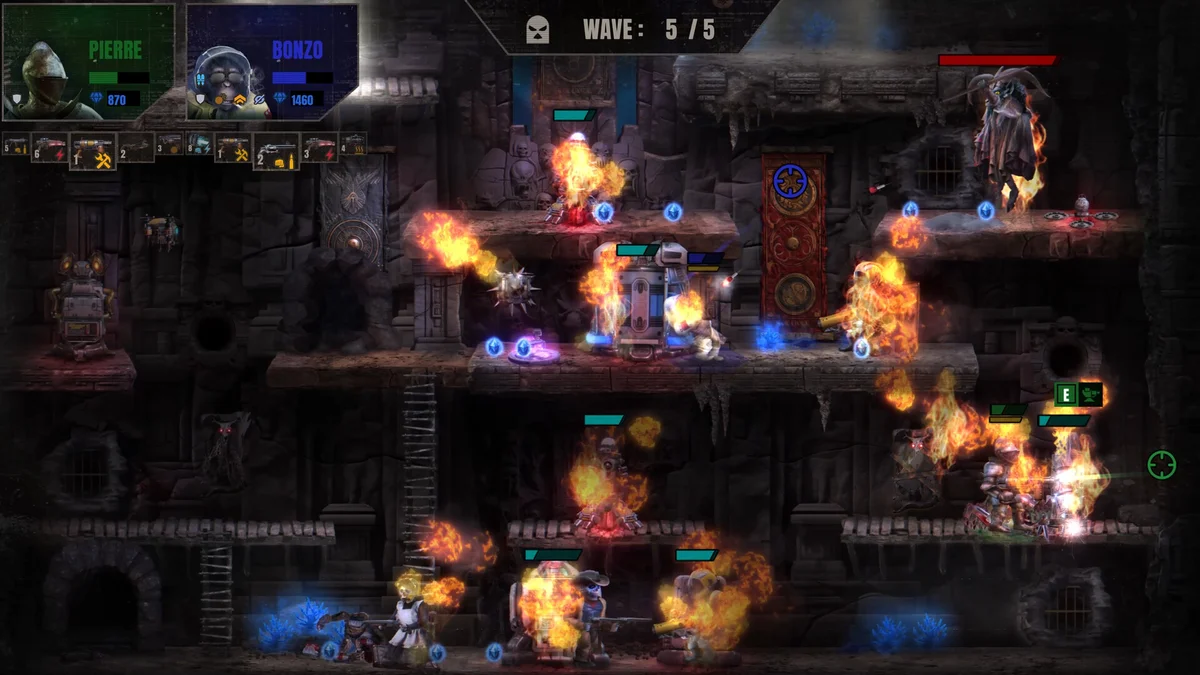
Task: Select weapon slot 5 with bullet ammo
Action: click(x=15, y=147)
